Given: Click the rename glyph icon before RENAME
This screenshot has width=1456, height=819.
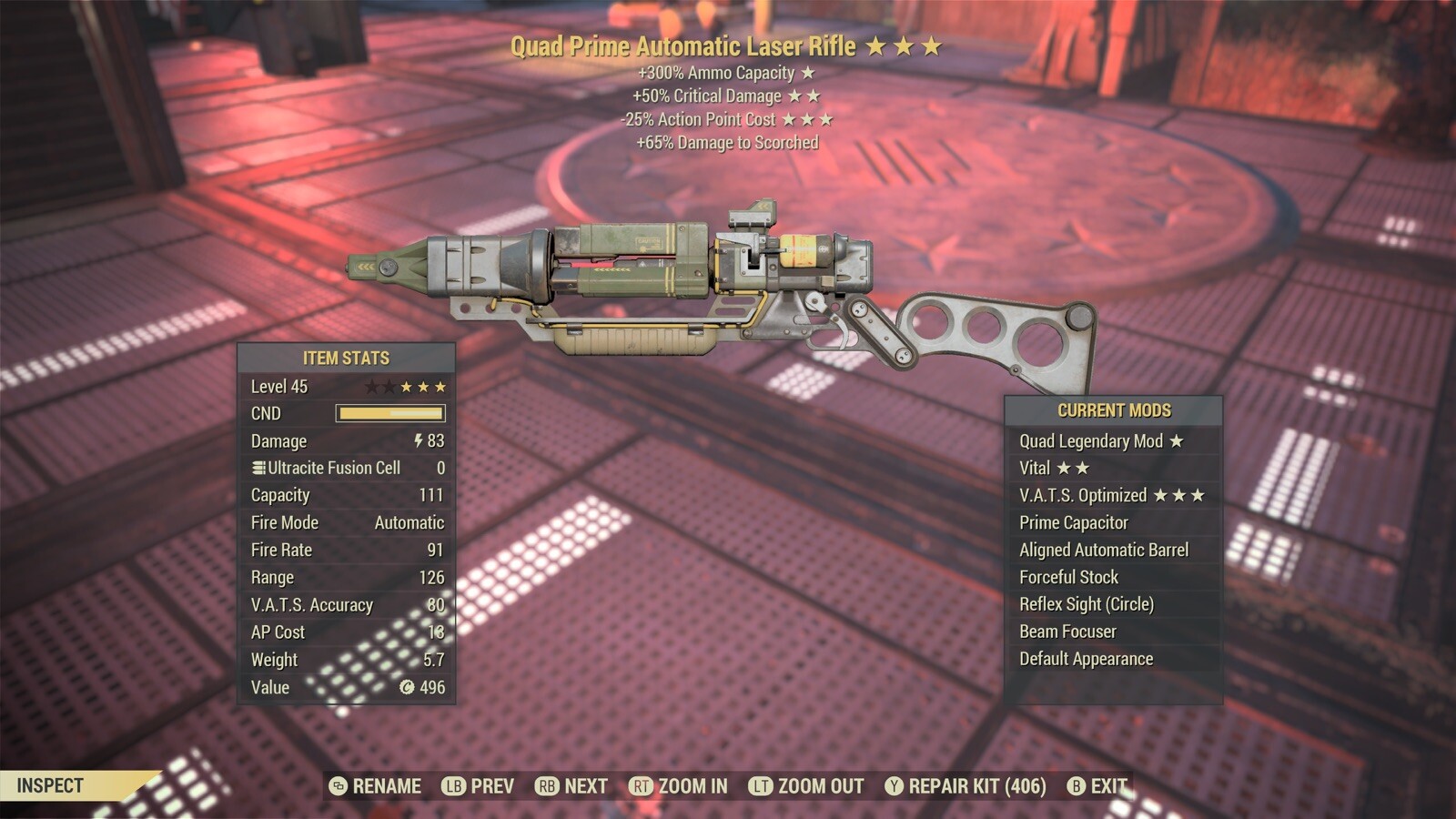Looking at the screenshot, I should click(339, 785).
